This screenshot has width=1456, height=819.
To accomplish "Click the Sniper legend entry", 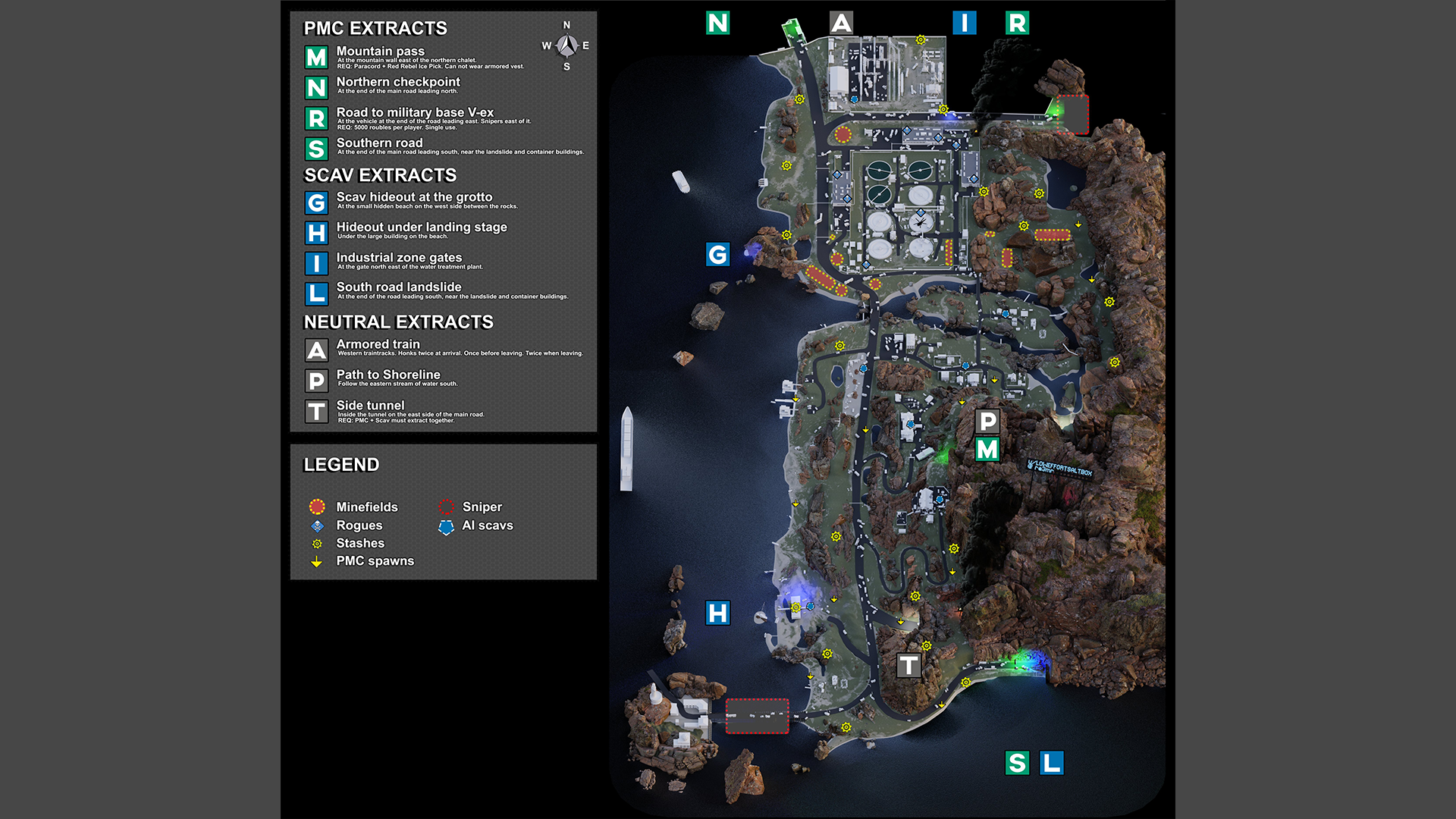I will click(x=482, y=507).
